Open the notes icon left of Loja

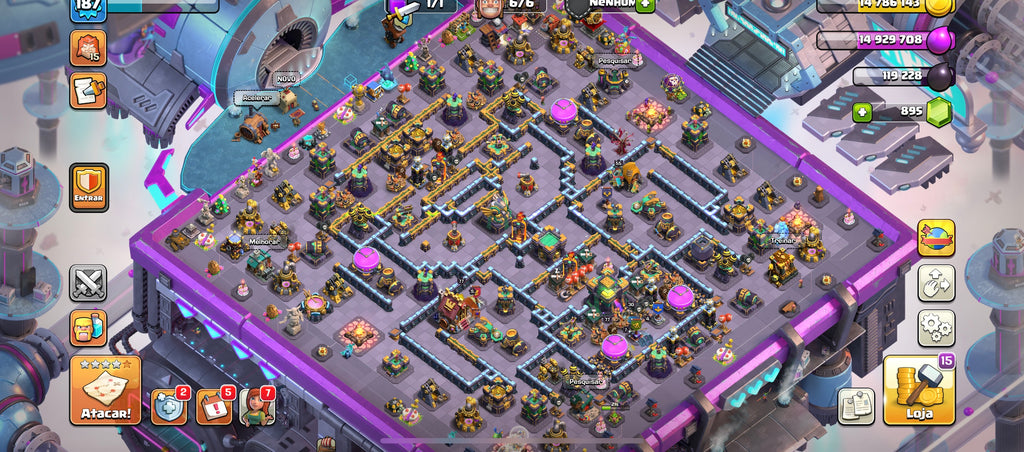[855, 405]
